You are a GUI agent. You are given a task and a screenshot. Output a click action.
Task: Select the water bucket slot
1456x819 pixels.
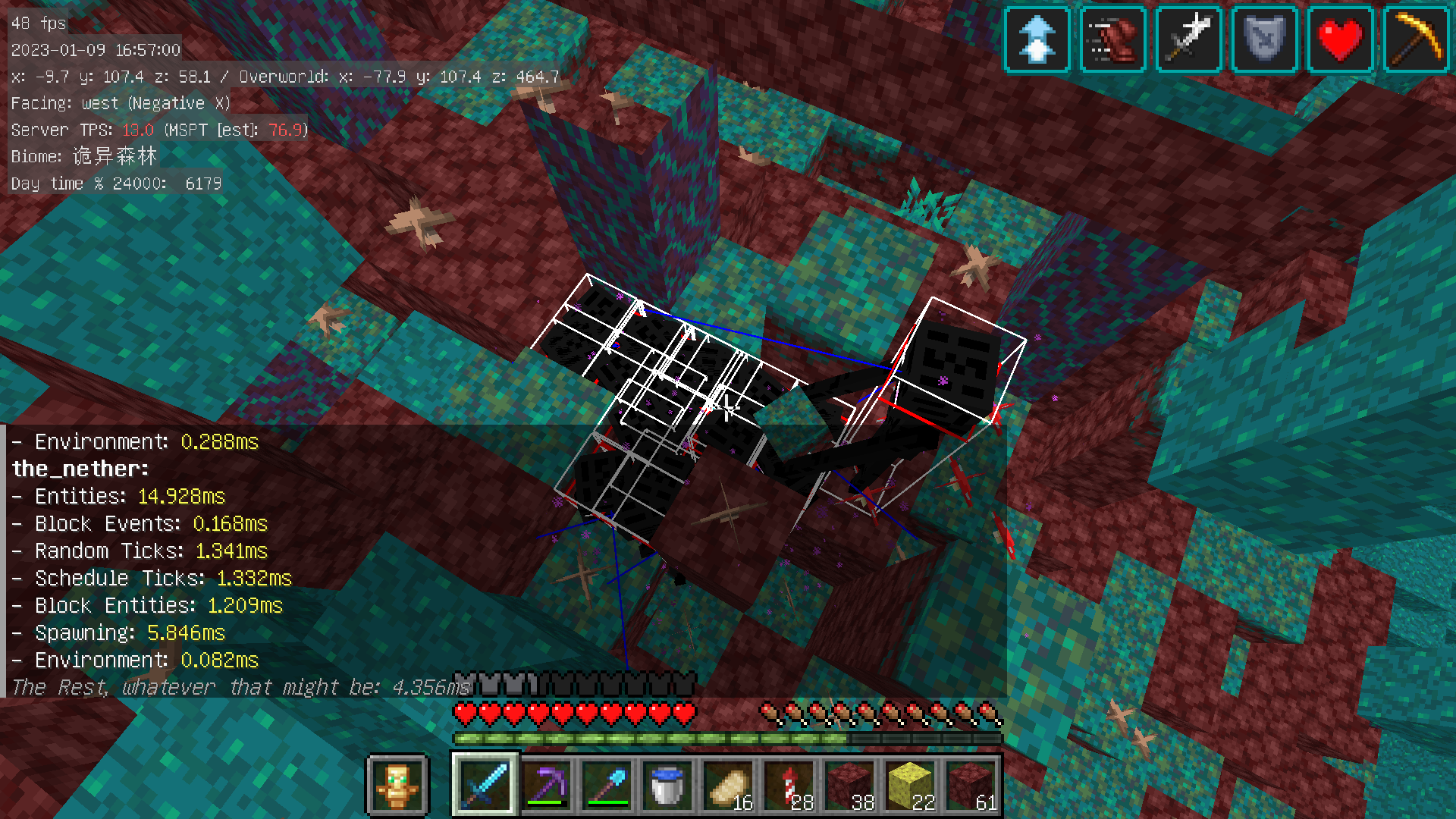[x=667, y=785]
